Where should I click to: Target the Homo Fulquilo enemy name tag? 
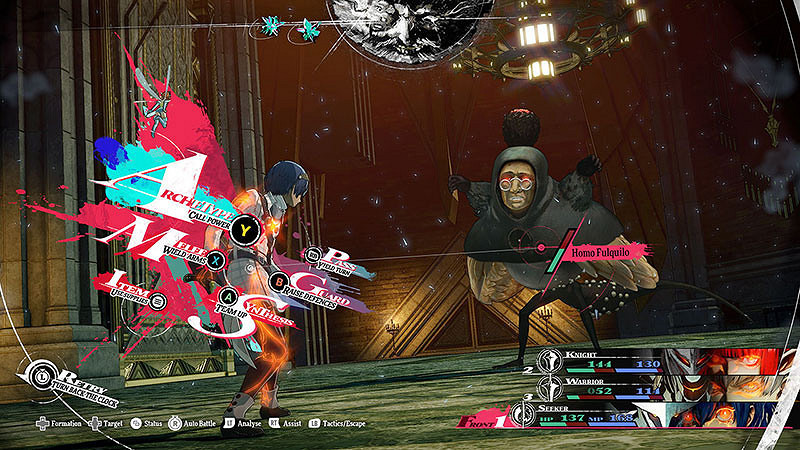pyautogui.click(x=605, y=252)
